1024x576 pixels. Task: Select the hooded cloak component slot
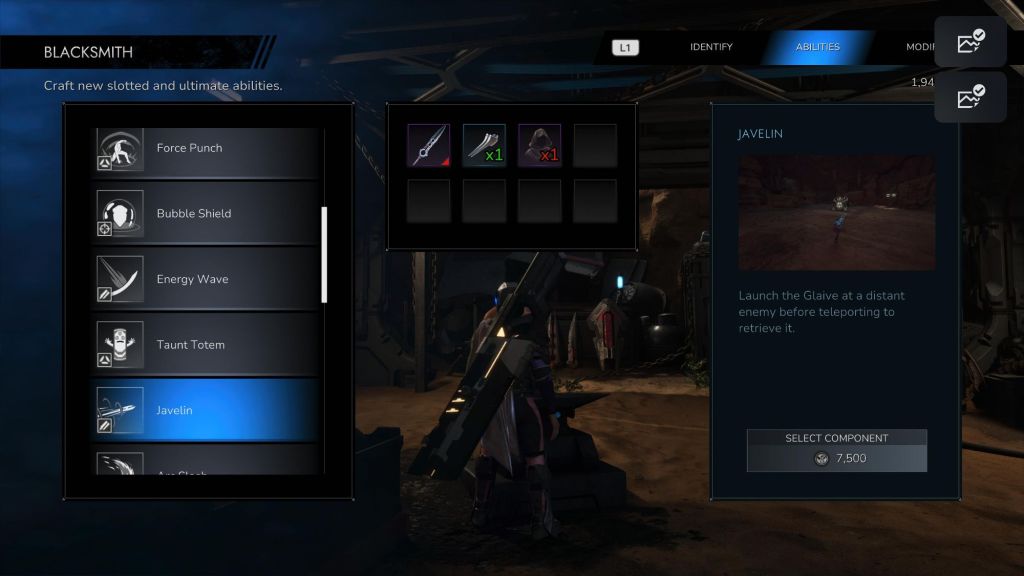click(x=539, y=145)
